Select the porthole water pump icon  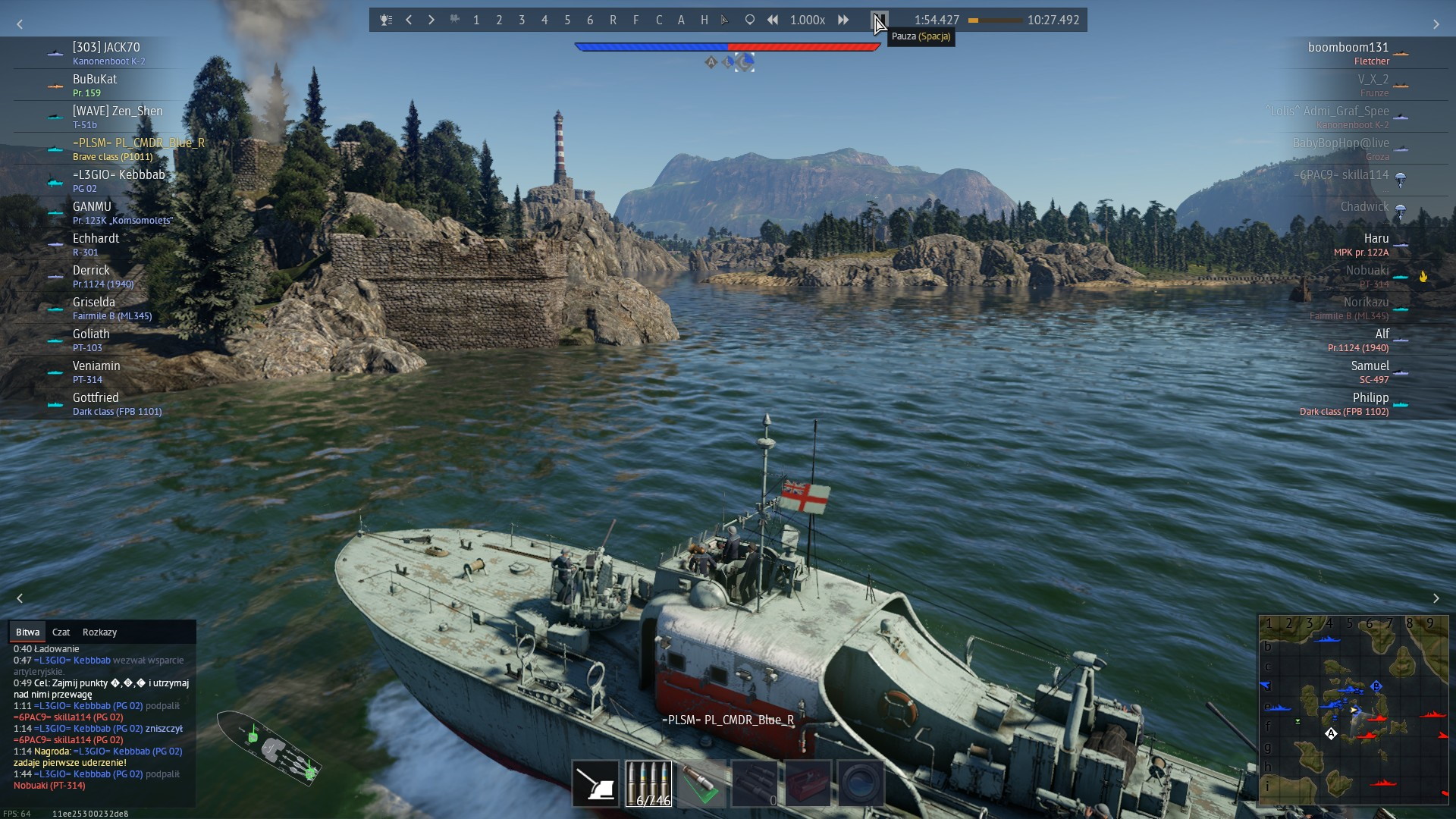(861, 783)
